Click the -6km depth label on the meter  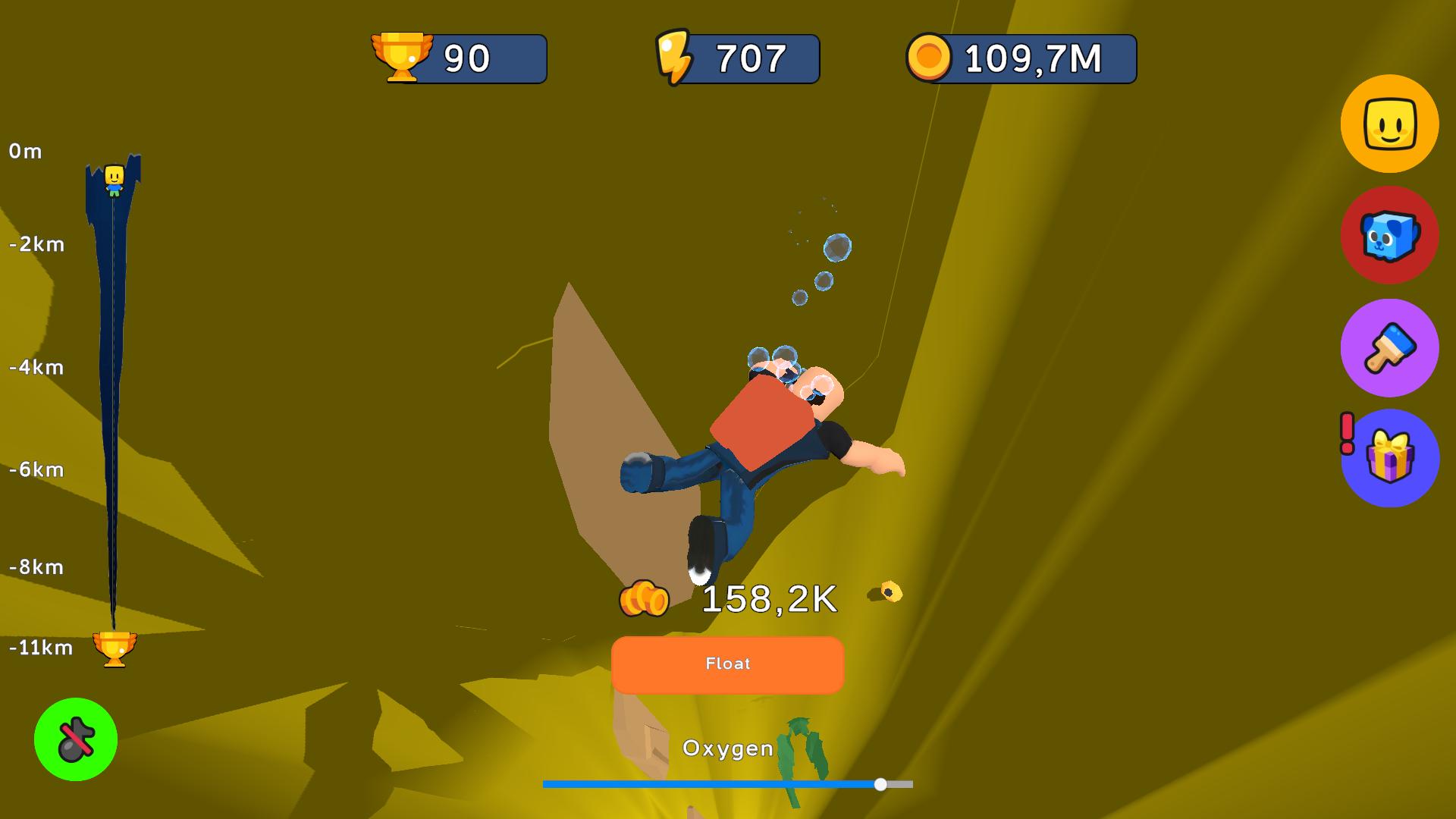pyautogui.click(x=34, y=469)
